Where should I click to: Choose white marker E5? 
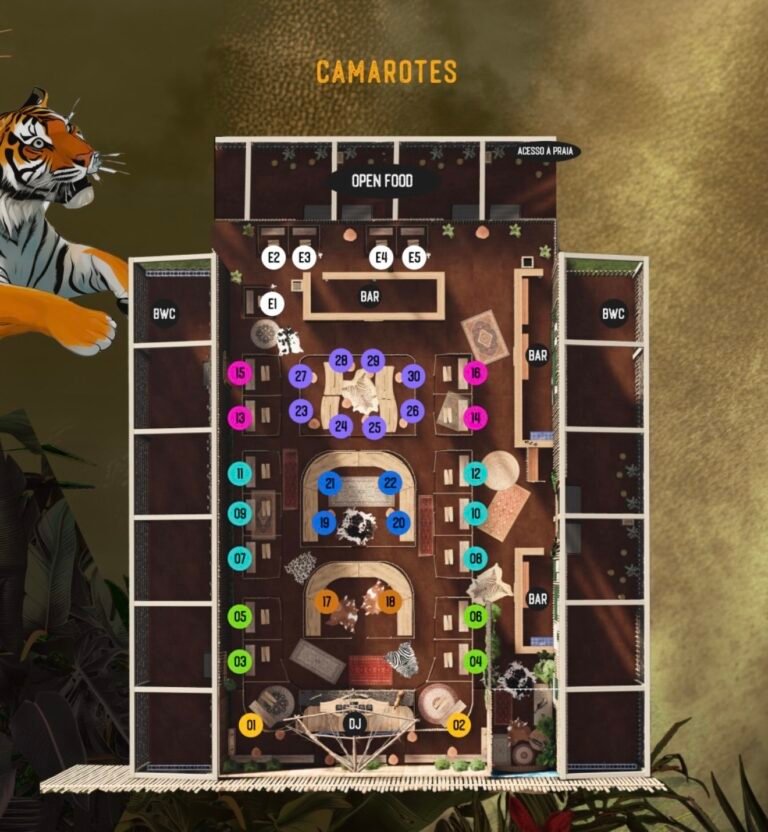click(x=415, y=257)
